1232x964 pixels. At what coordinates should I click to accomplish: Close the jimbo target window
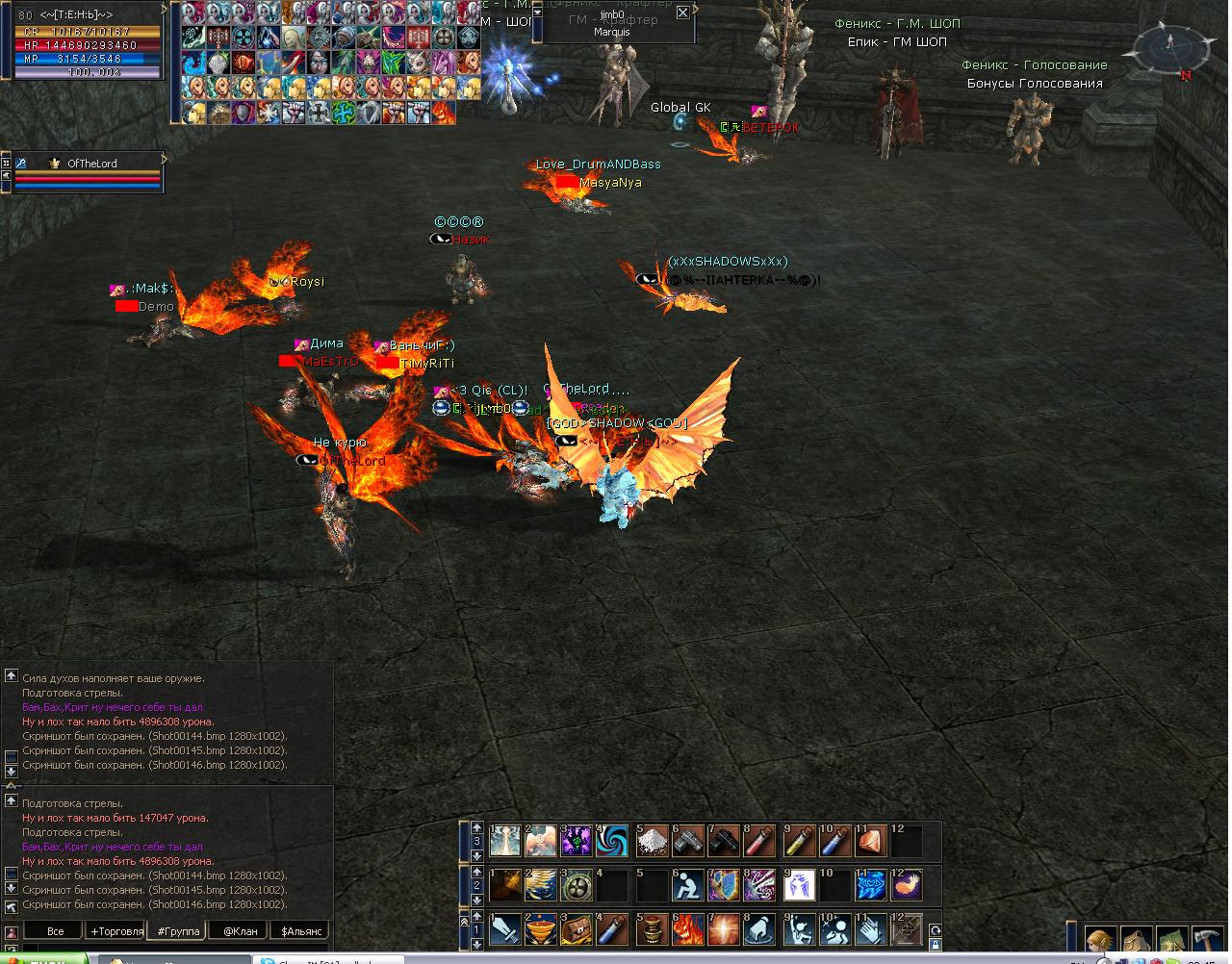[682, 13]
